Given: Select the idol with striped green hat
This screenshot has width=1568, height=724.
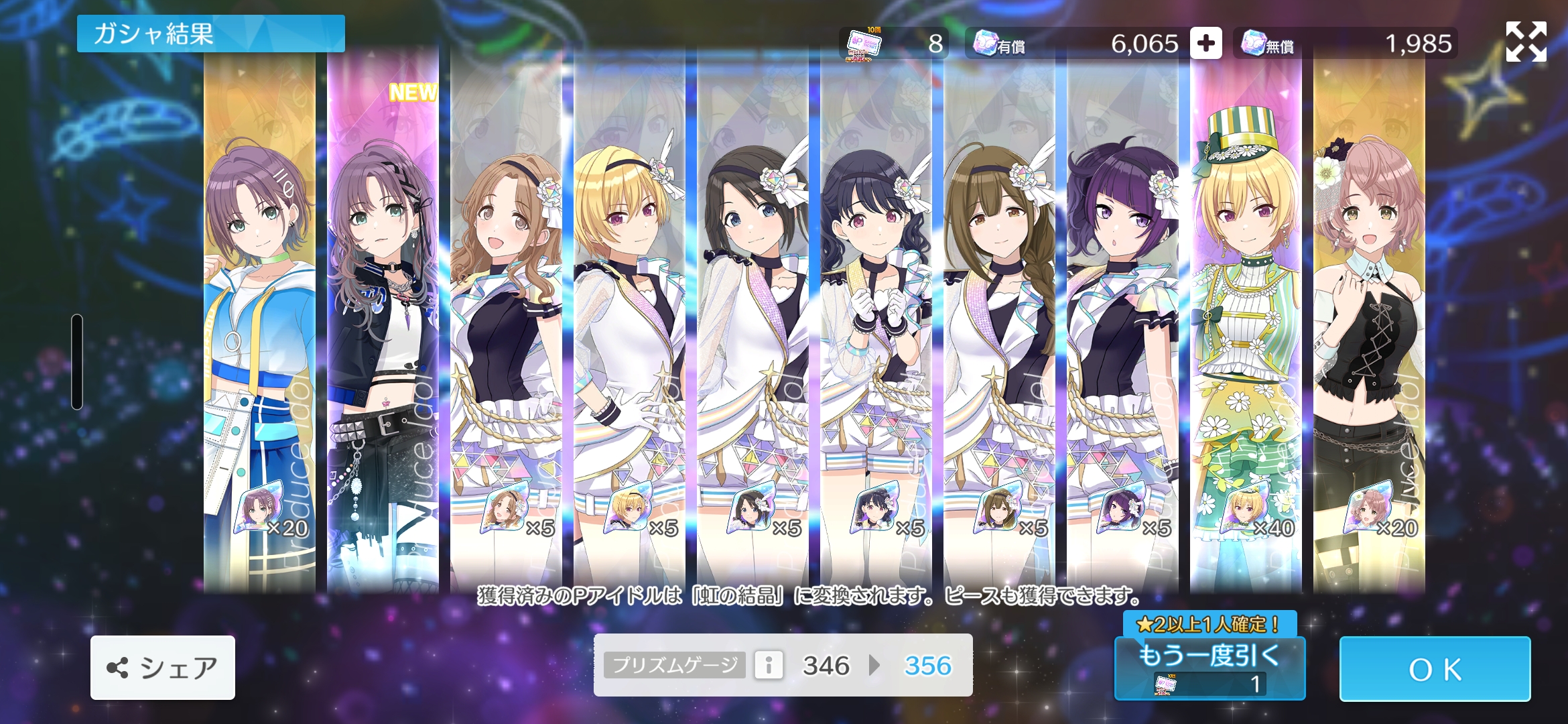Looking at the screenshot, I should [1246, 322].
